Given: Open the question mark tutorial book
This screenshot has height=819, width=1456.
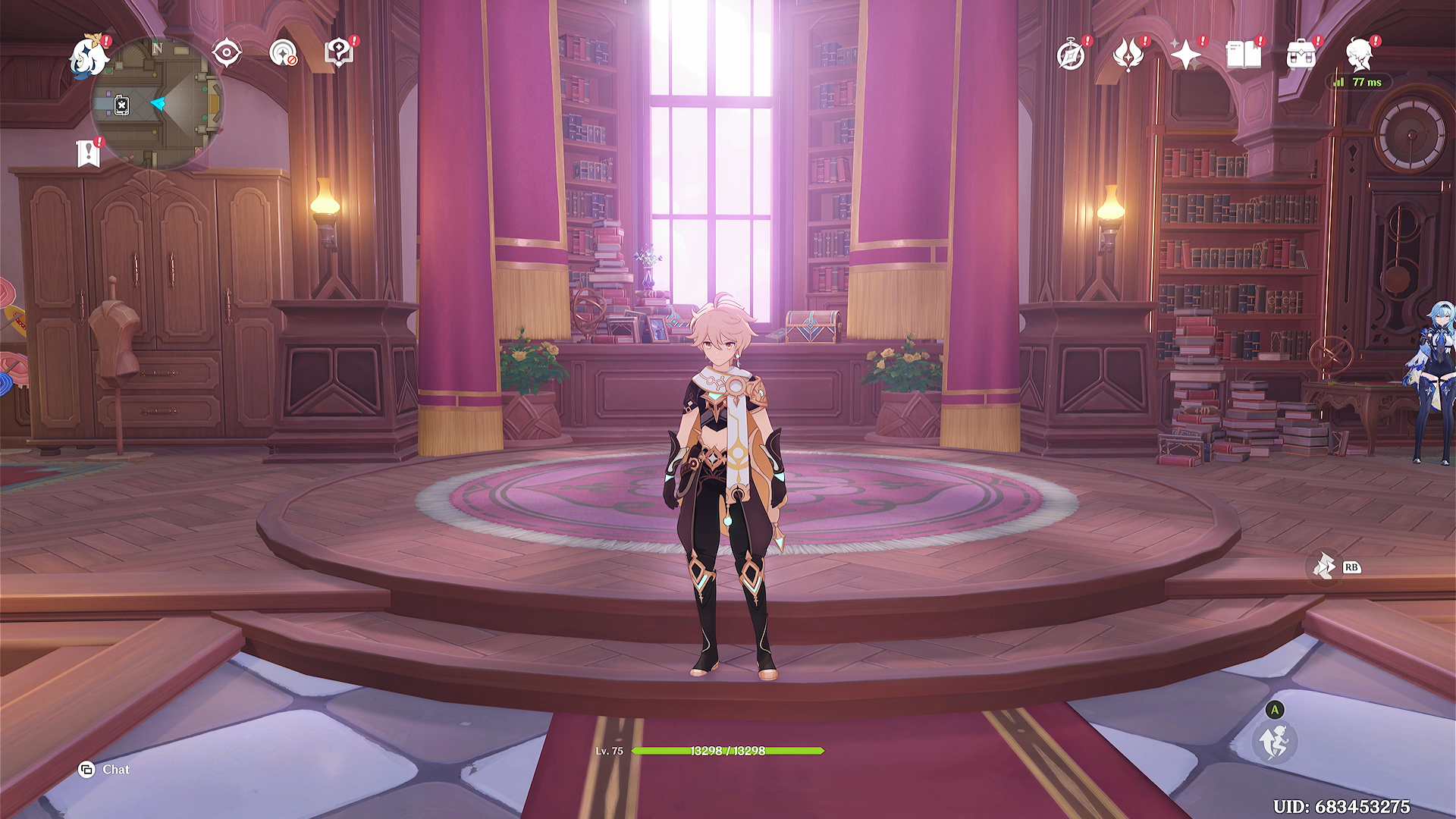Looking at the screenshot, I should pyautogui.click(x=339, y=53).
